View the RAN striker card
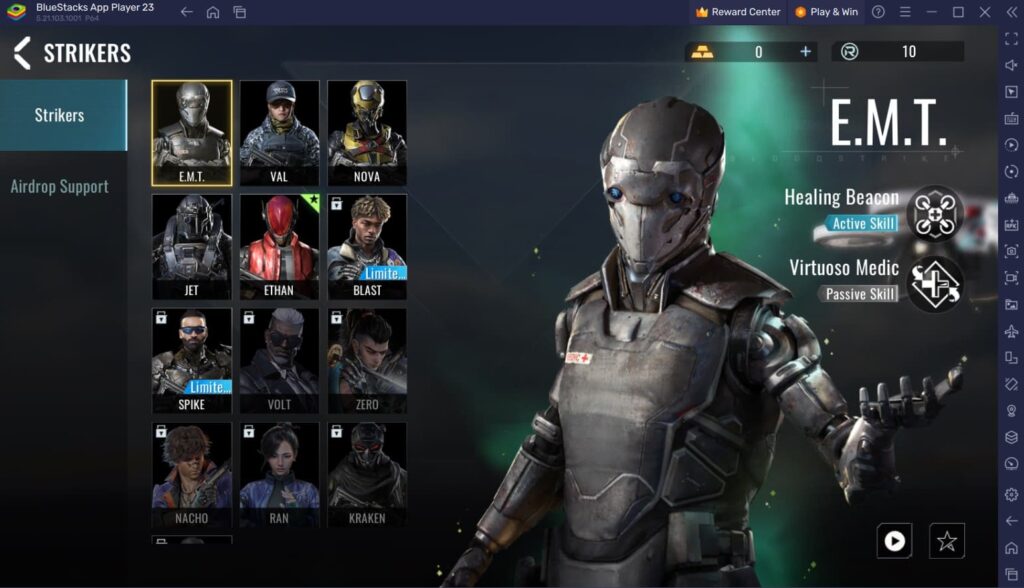This screenshot has width=1024, height=588. [x=279, y=475]
